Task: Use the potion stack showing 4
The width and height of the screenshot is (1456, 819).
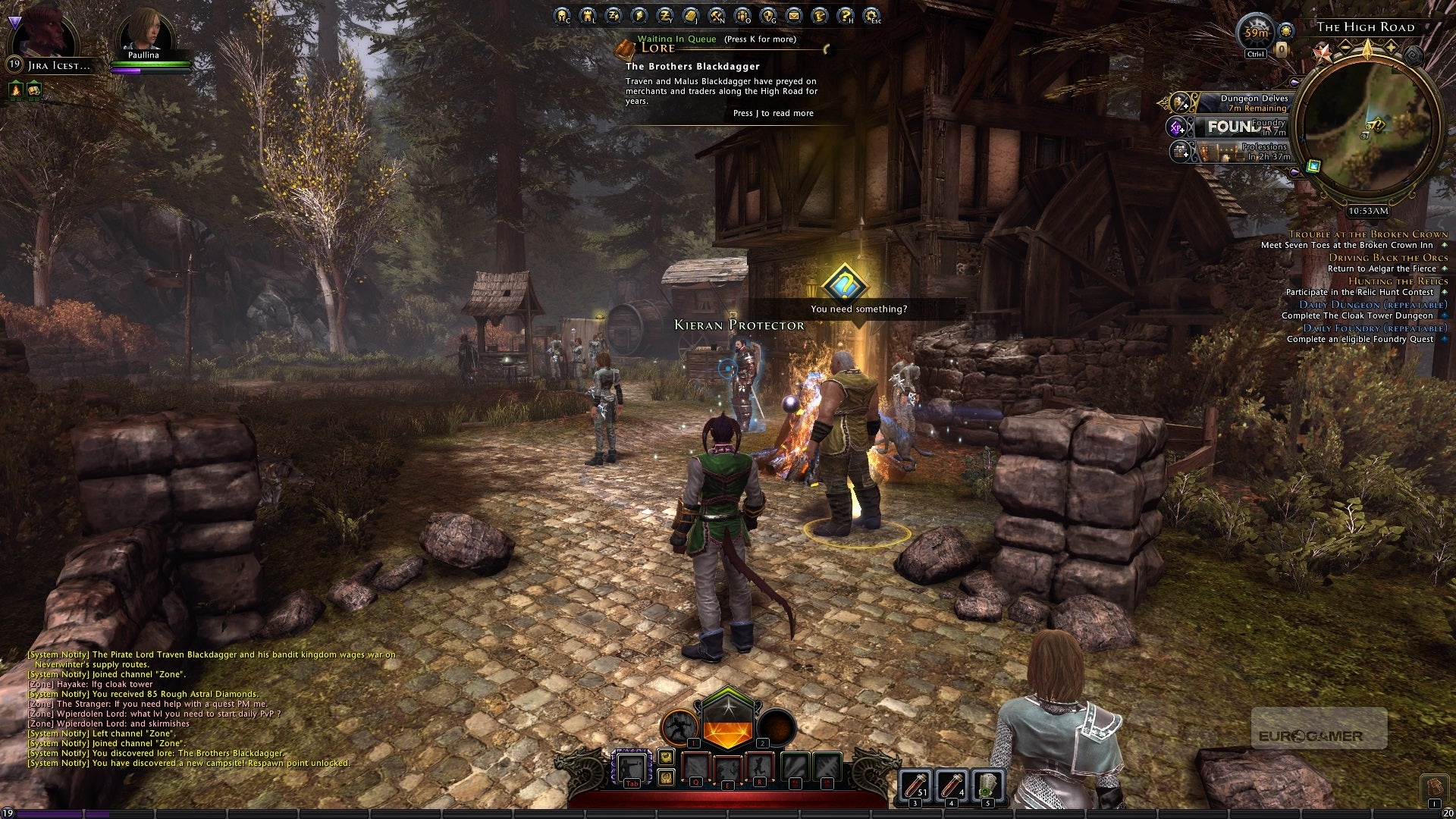Action: point(952,784)
